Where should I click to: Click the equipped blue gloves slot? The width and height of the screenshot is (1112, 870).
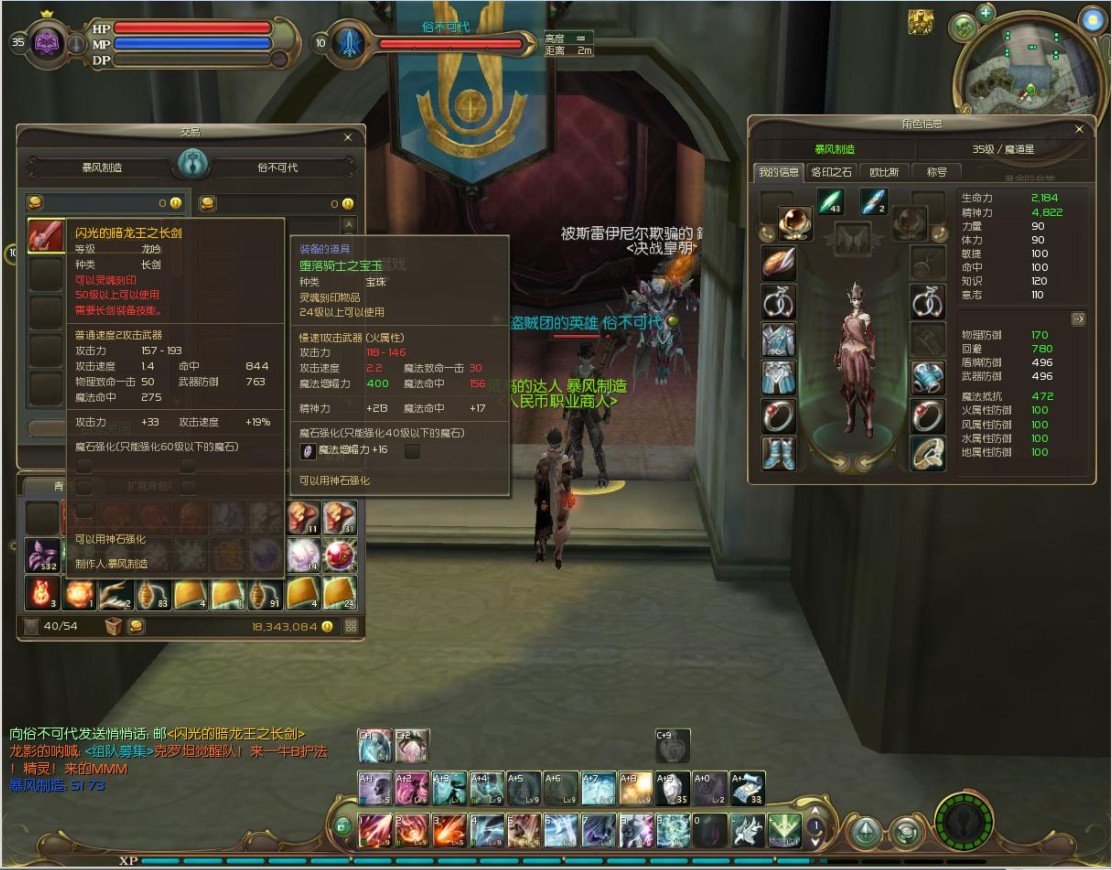(x=927, y=377)
